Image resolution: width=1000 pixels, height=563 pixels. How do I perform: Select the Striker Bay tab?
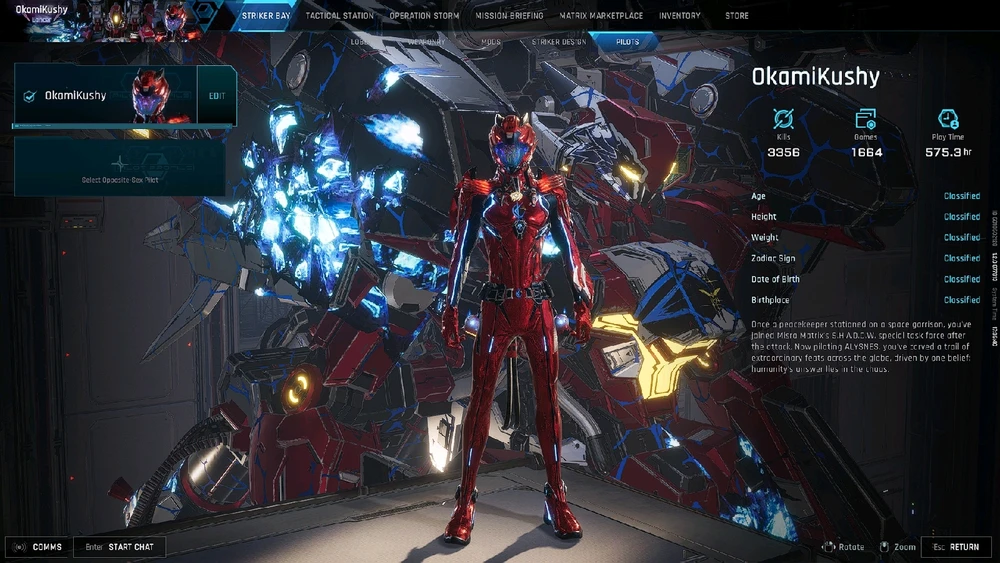pos(266,16)
